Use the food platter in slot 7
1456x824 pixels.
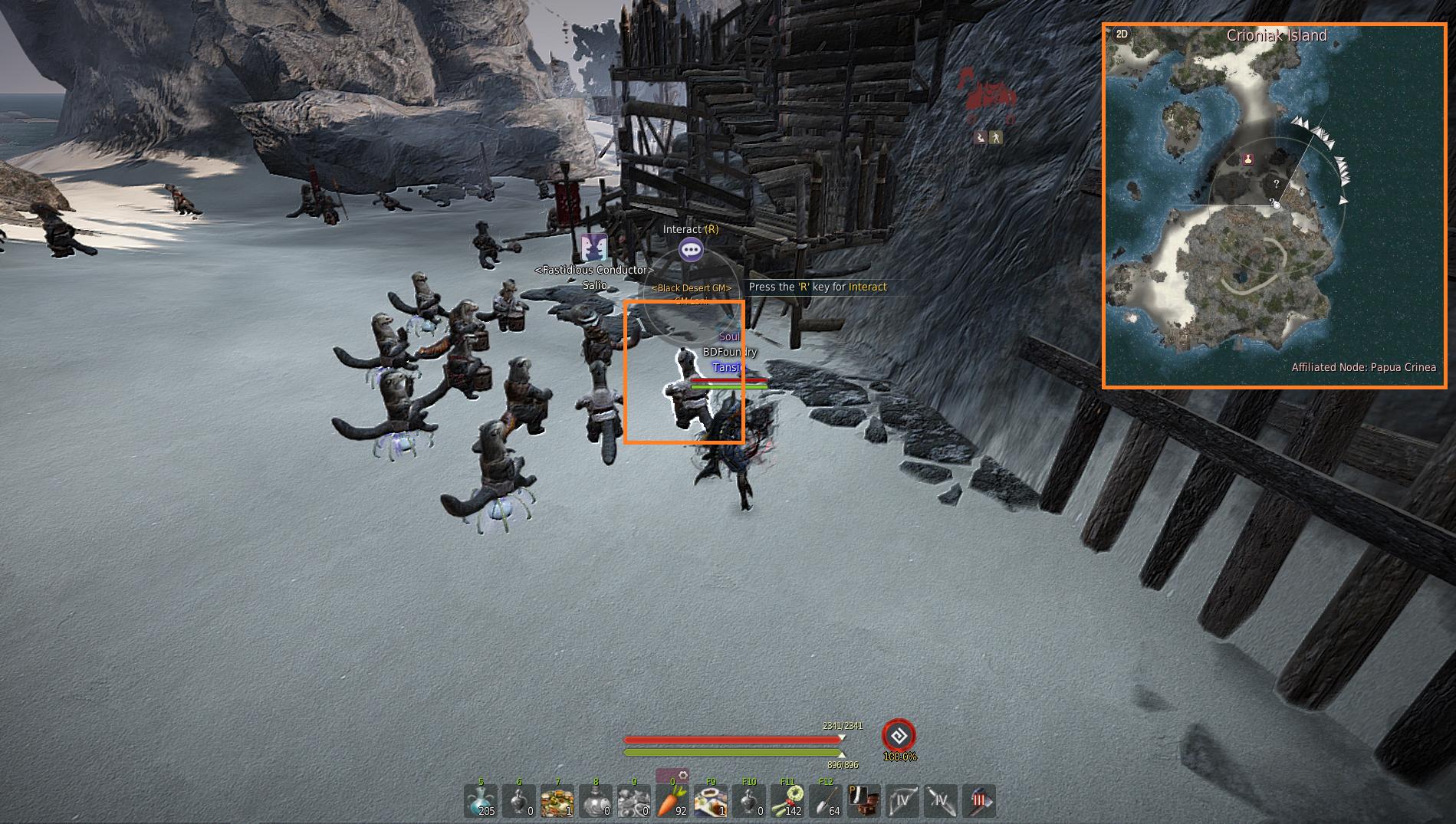pos(557,802)
